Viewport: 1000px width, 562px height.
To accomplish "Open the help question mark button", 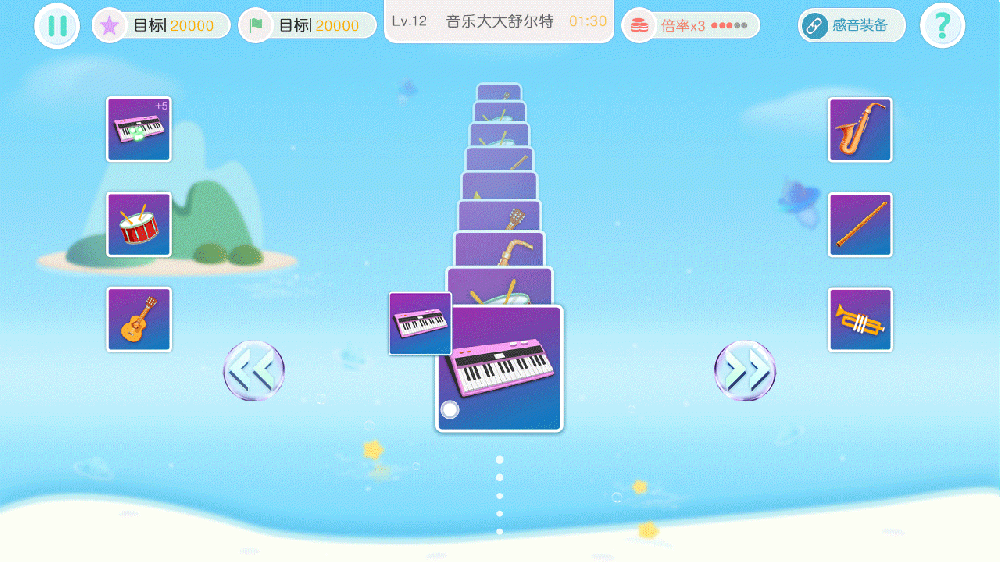I will [942, 26].
